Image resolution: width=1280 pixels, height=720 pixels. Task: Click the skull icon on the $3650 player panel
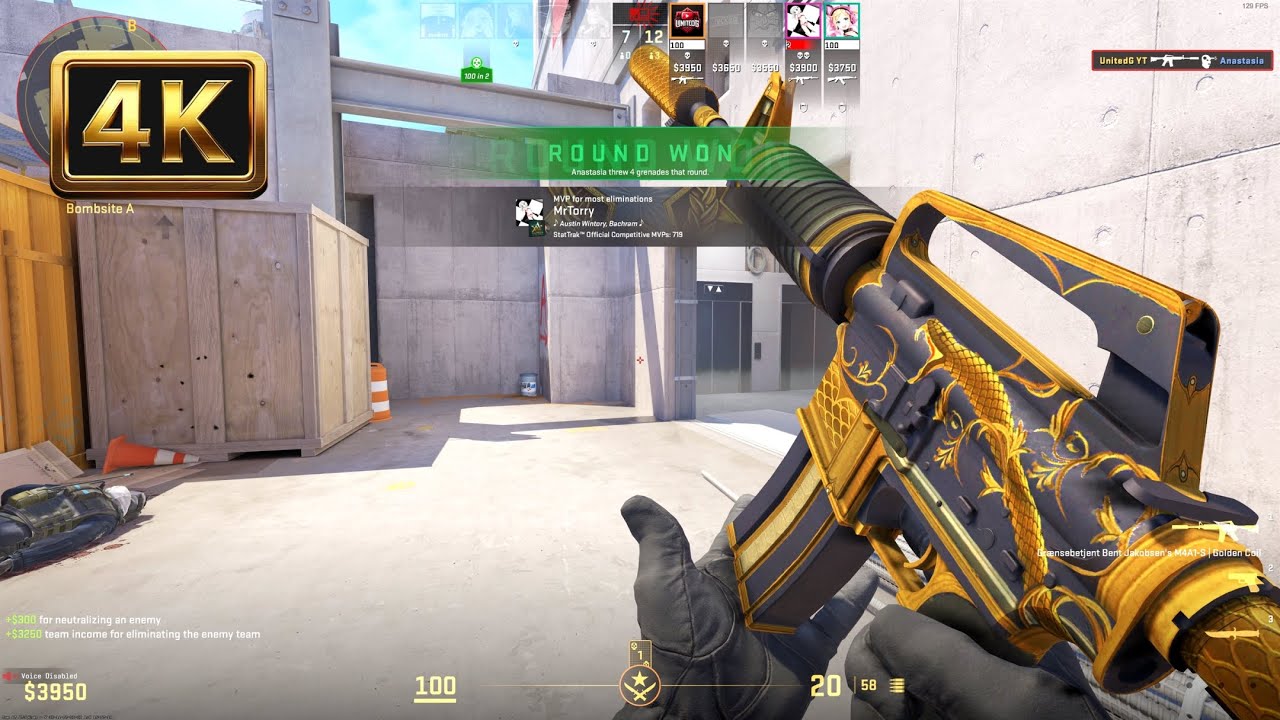pyautogui.click(x=726, y=44)
